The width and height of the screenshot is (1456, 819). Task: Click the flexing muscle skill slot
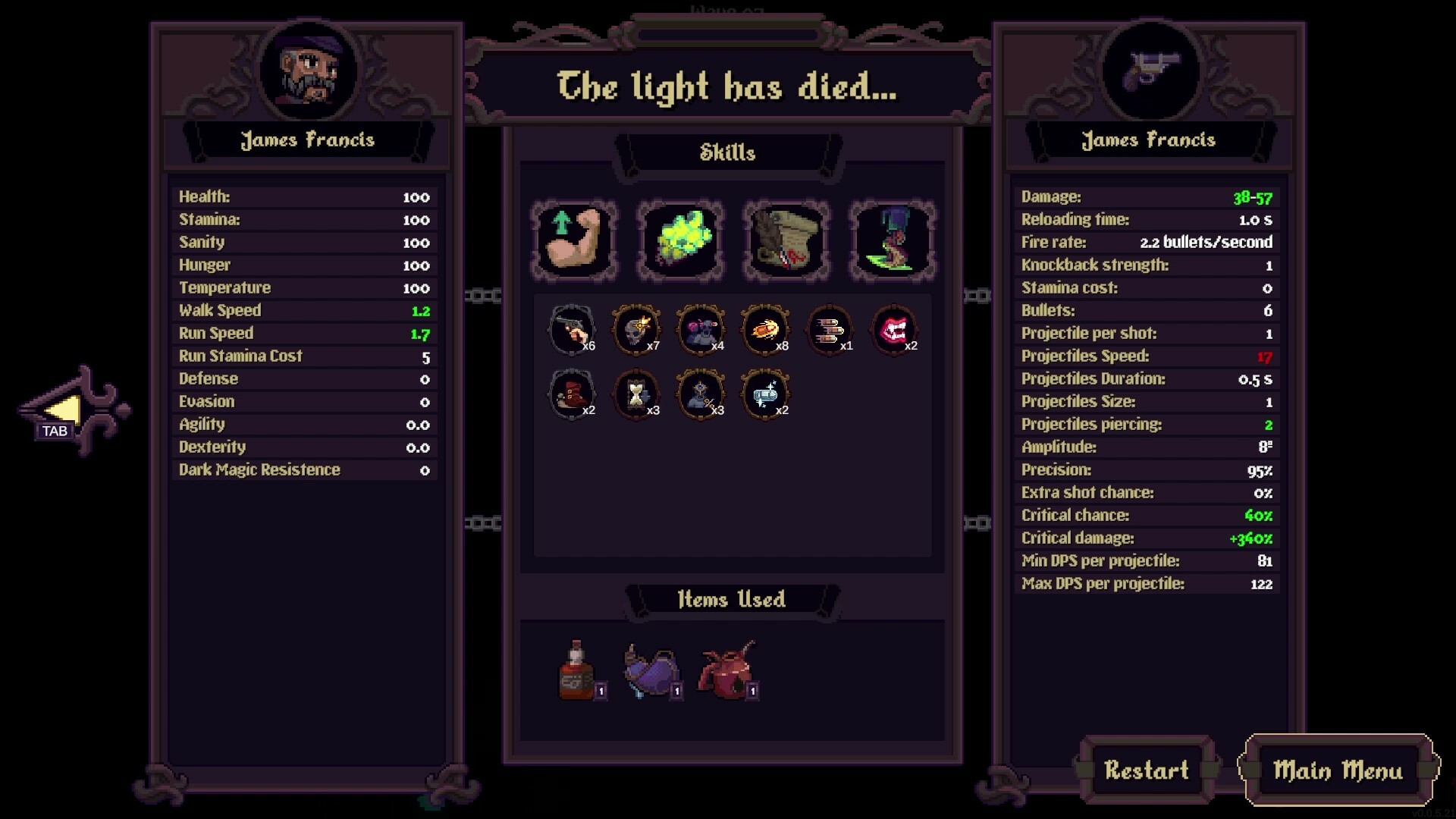pyautogui.click(x=574, y=240)
